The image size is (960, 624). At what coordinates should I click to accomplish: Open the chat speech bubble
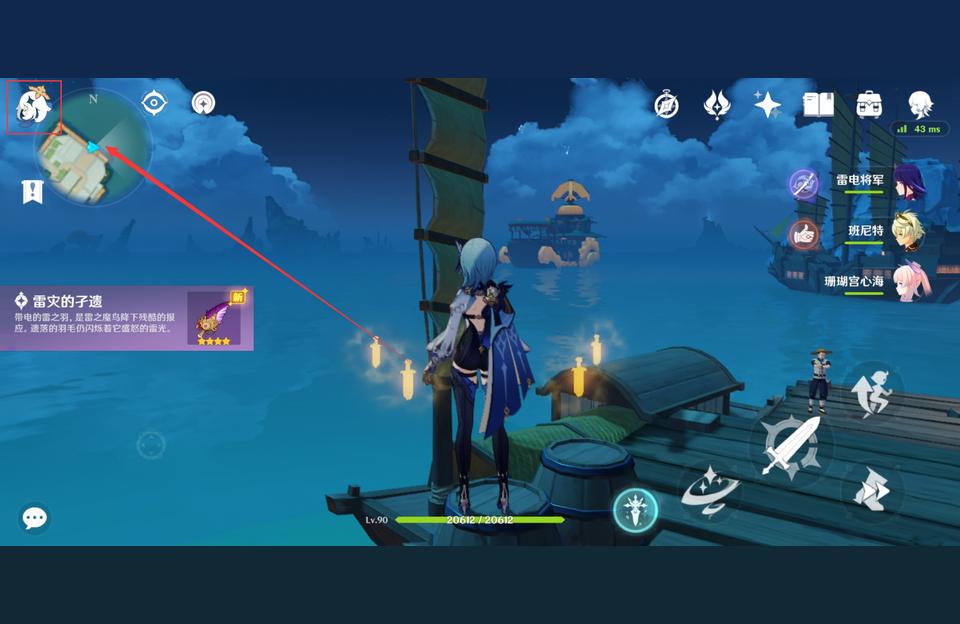35,517
